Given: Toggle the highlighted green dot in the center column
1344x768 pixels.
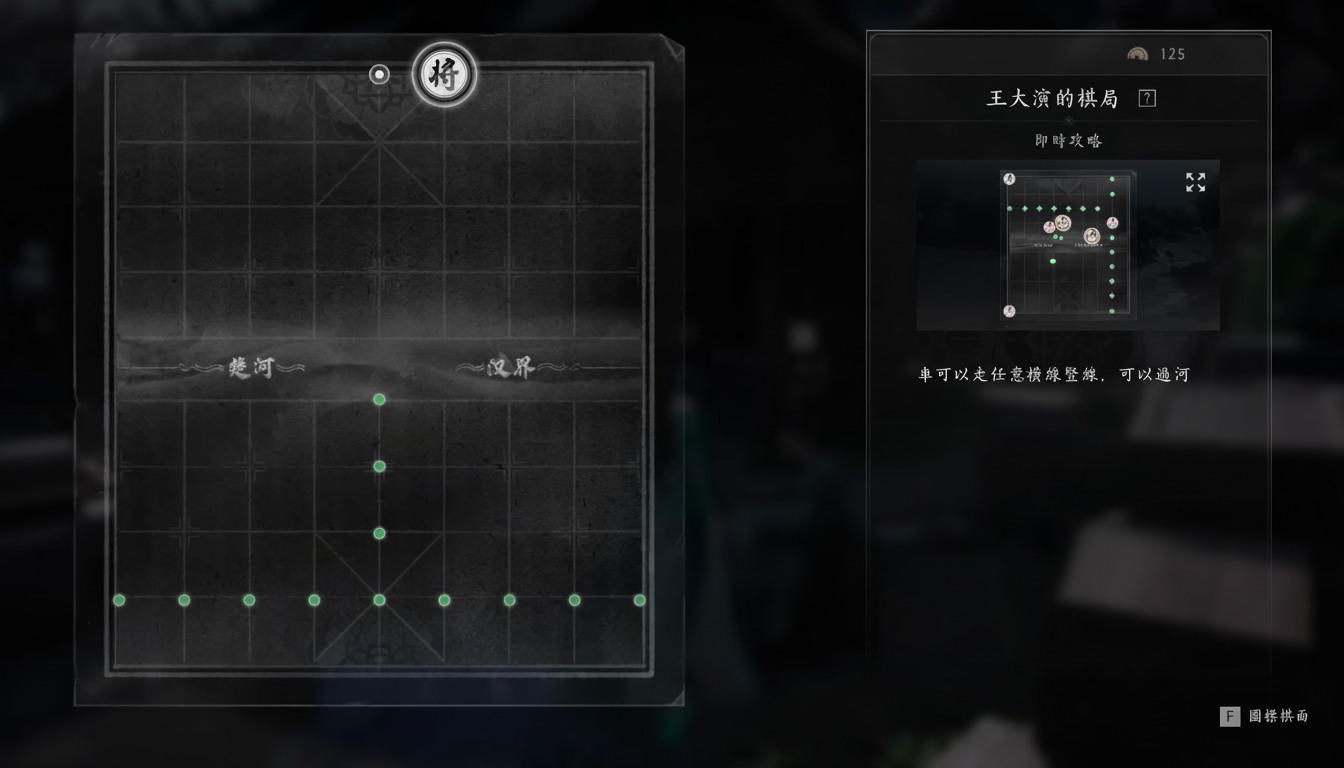Looking at the screenshot, I should click(379, 465).
